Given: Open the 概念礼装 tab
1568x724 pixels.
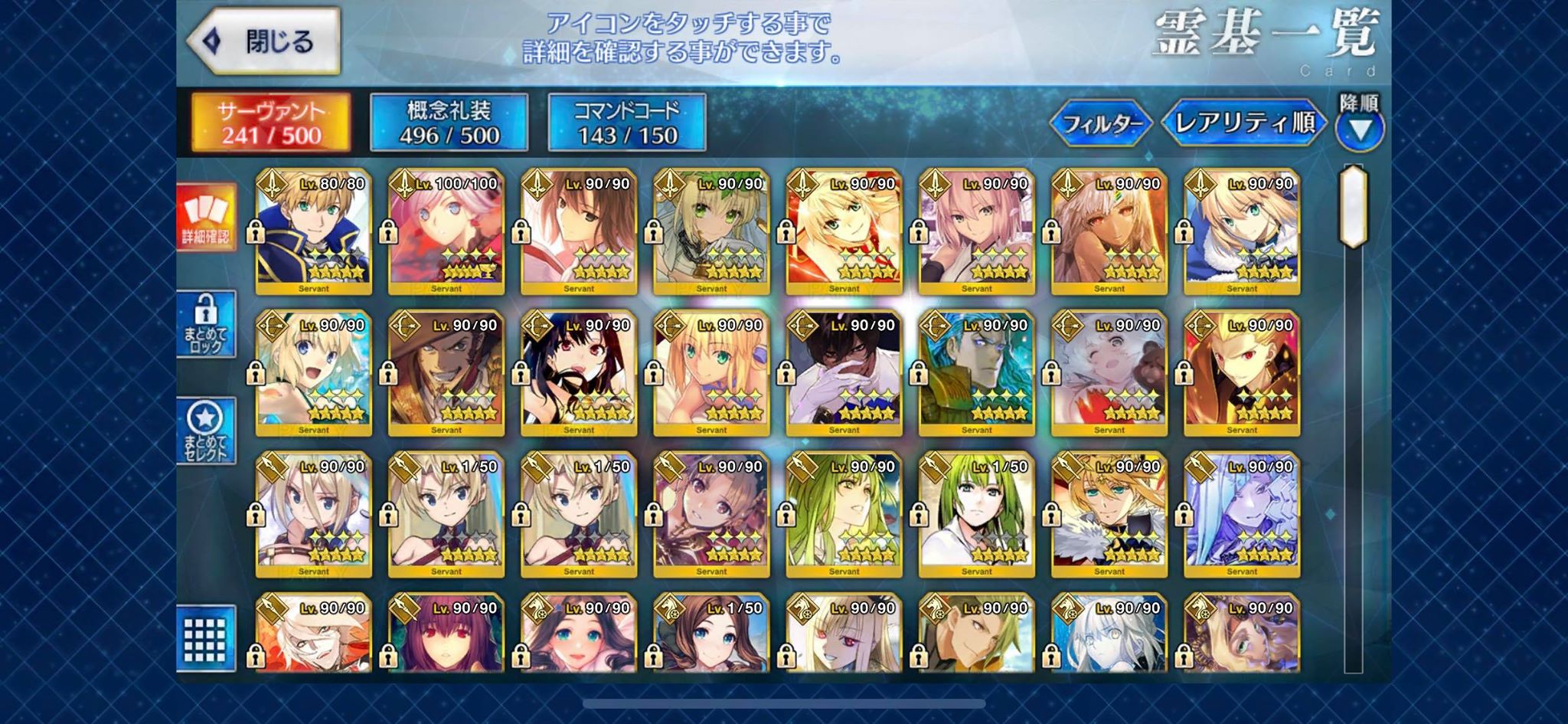Looking at the screenshot, I should click(449, 123).
